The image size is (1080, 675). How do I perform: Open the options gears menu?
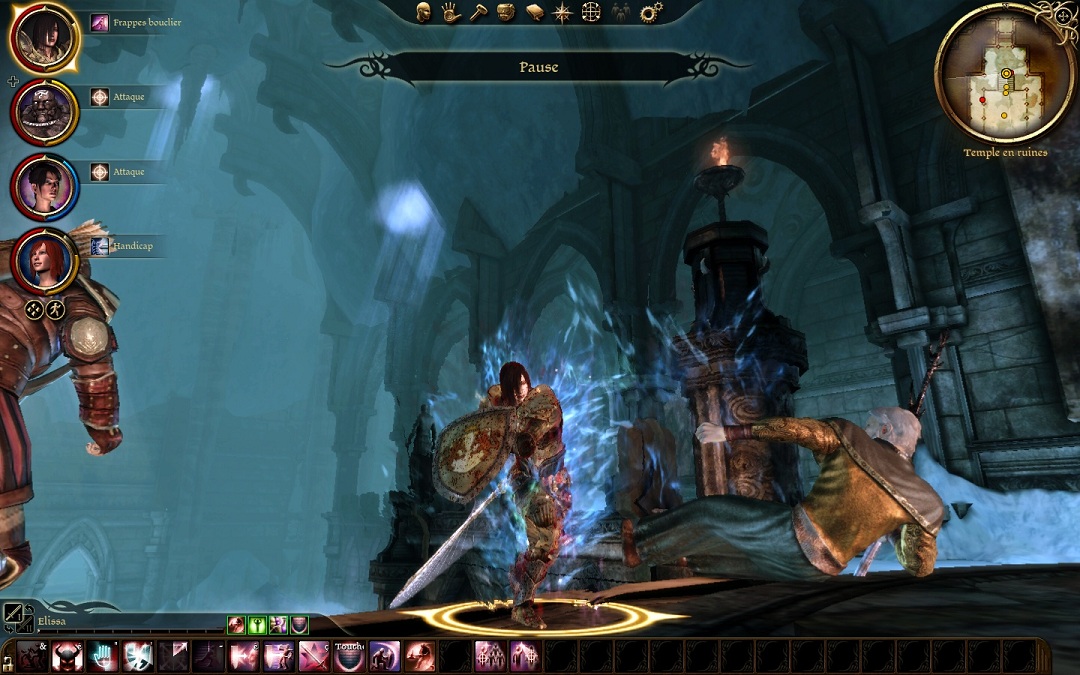pos(651,12)
